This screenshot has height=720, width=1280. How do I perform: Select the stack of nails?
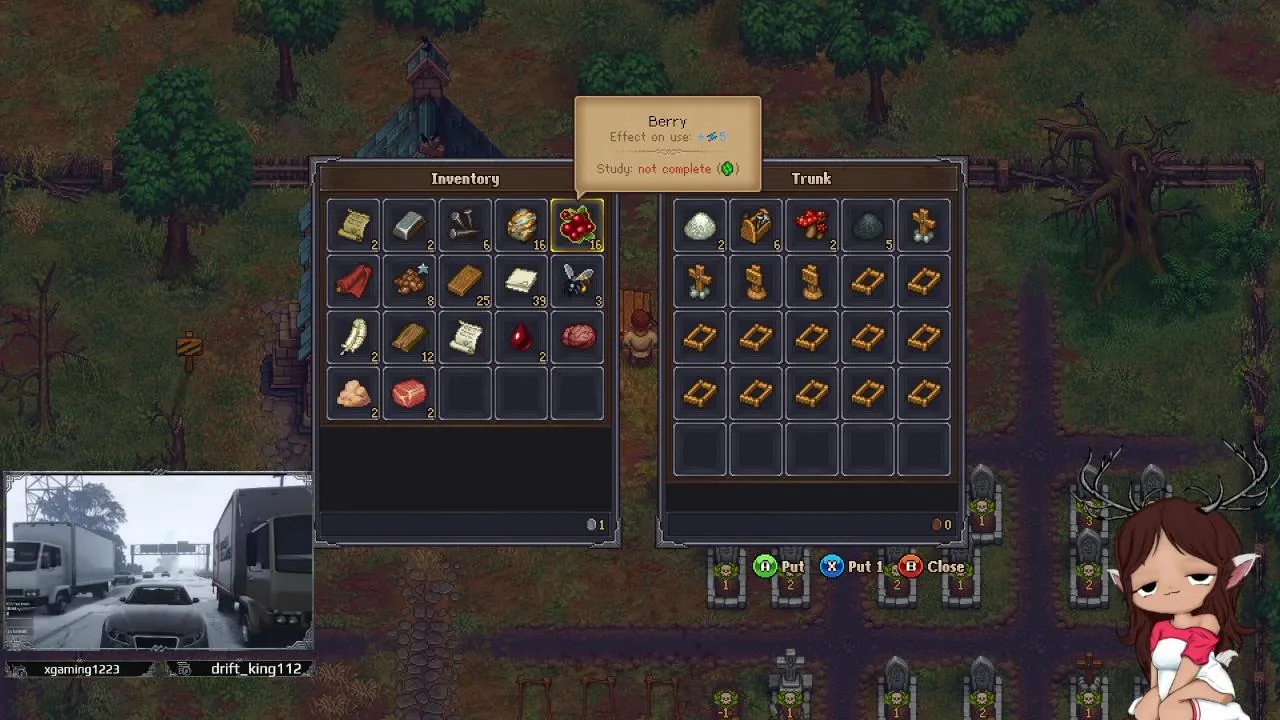tap(465, 226)
